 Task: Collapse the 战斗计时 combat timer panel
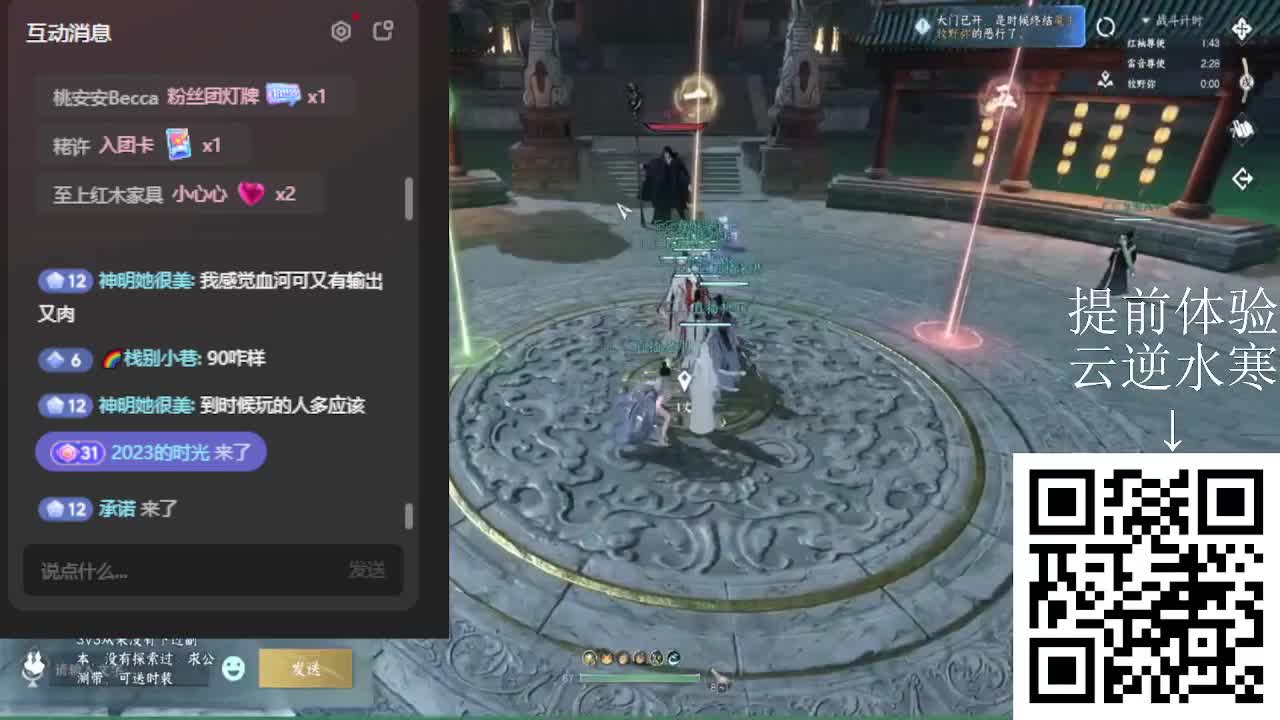tap(1147, 21)
